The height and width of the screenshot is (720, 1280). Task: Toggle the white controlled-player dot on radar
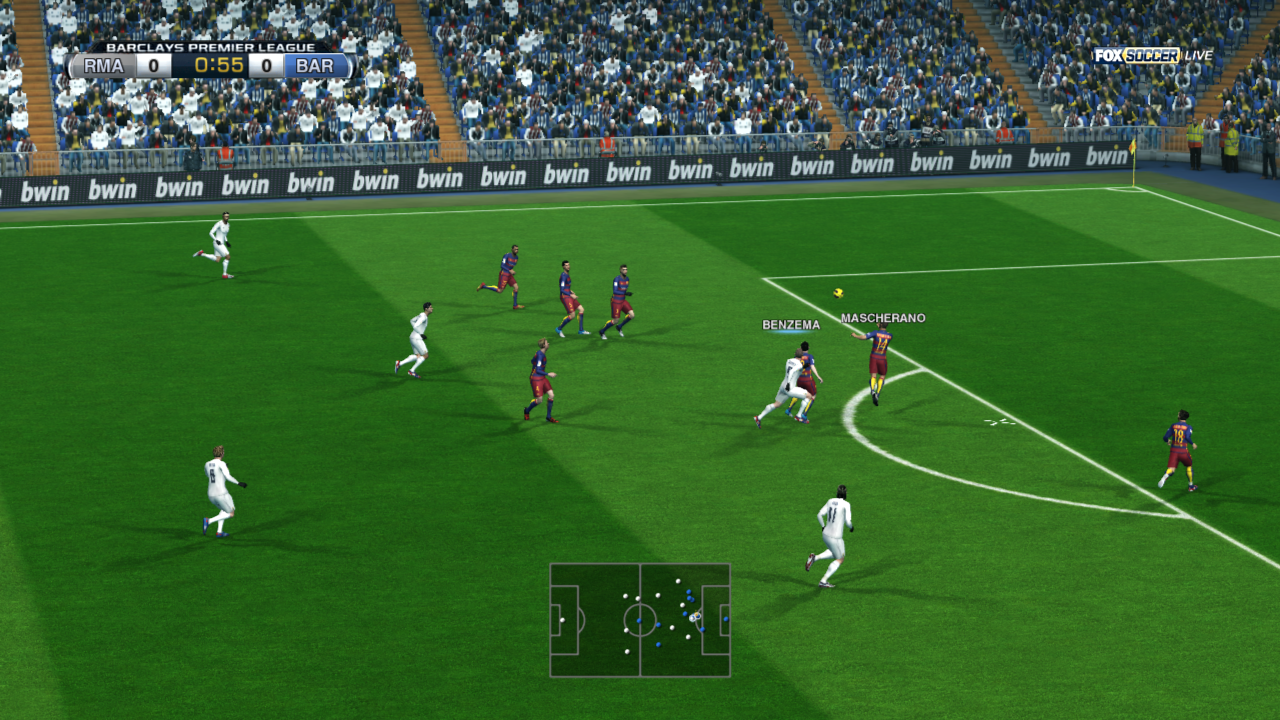point(693,618)
